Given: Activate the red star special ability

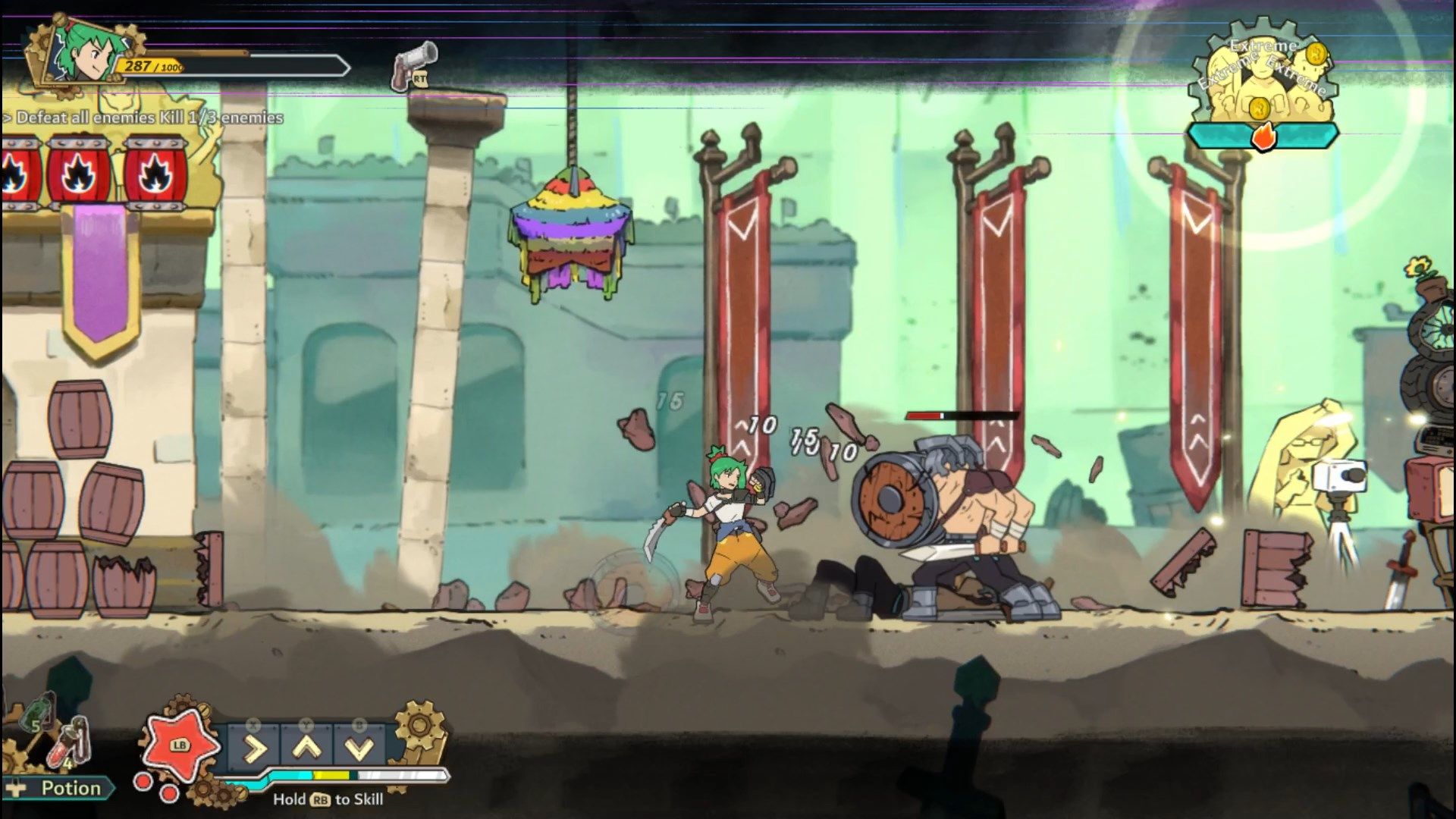Looking at the screenshot, I should 180,744.
